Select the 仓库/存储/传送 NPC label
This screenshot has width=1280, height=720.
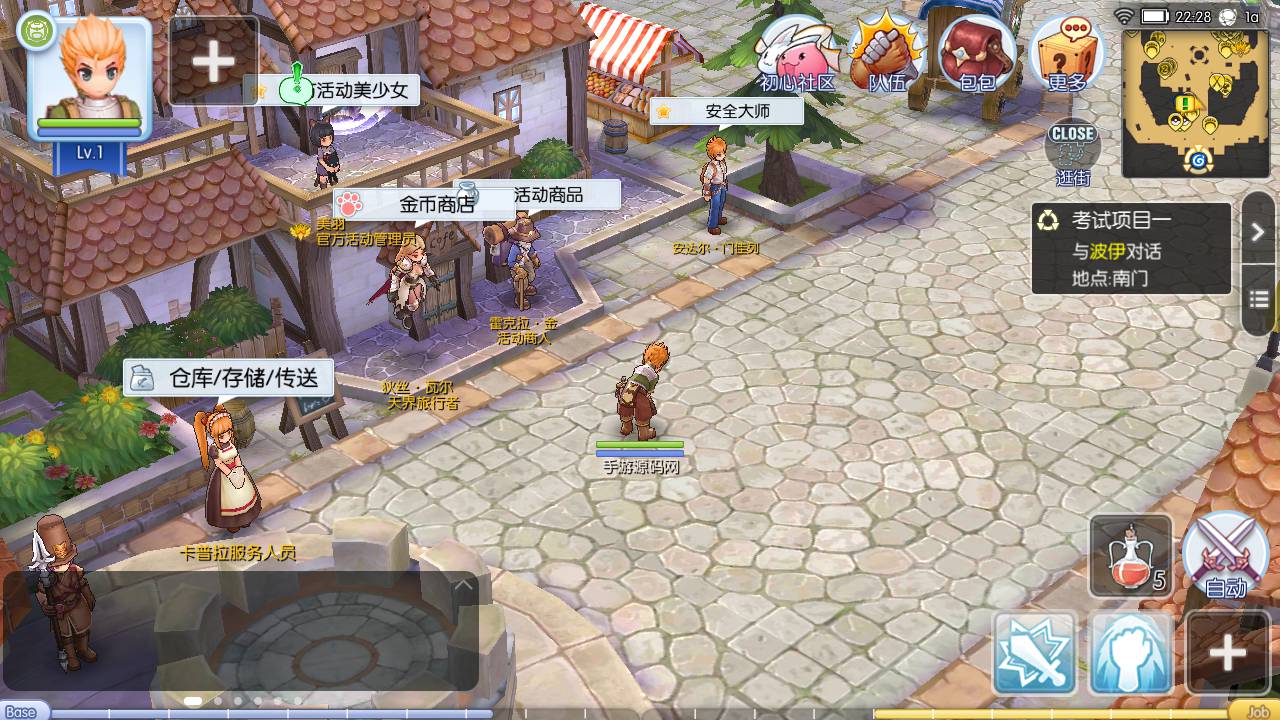(x=229, y=378)
